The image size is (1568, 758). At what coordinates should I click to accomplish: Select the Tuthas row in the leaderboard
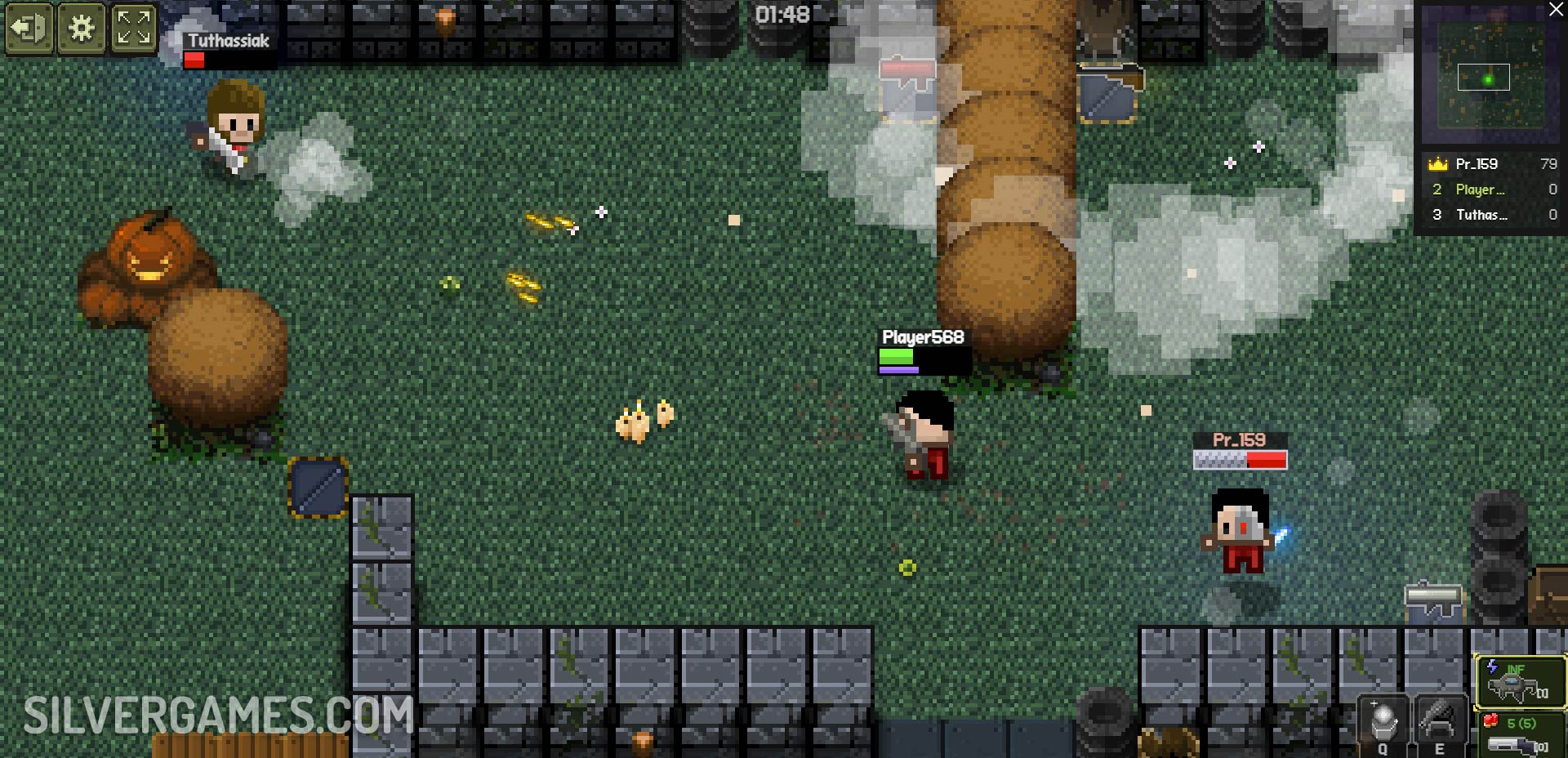click(x=1491, y=215)
